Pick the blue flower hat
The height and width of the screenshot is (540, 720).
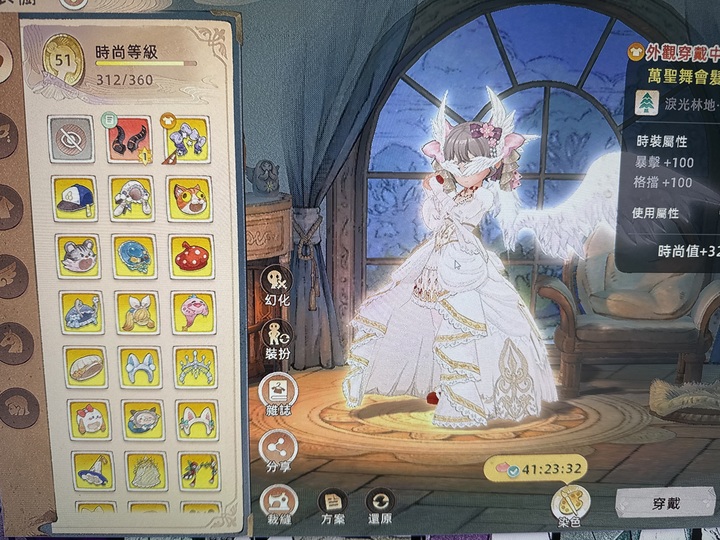(x=134, y=255)
